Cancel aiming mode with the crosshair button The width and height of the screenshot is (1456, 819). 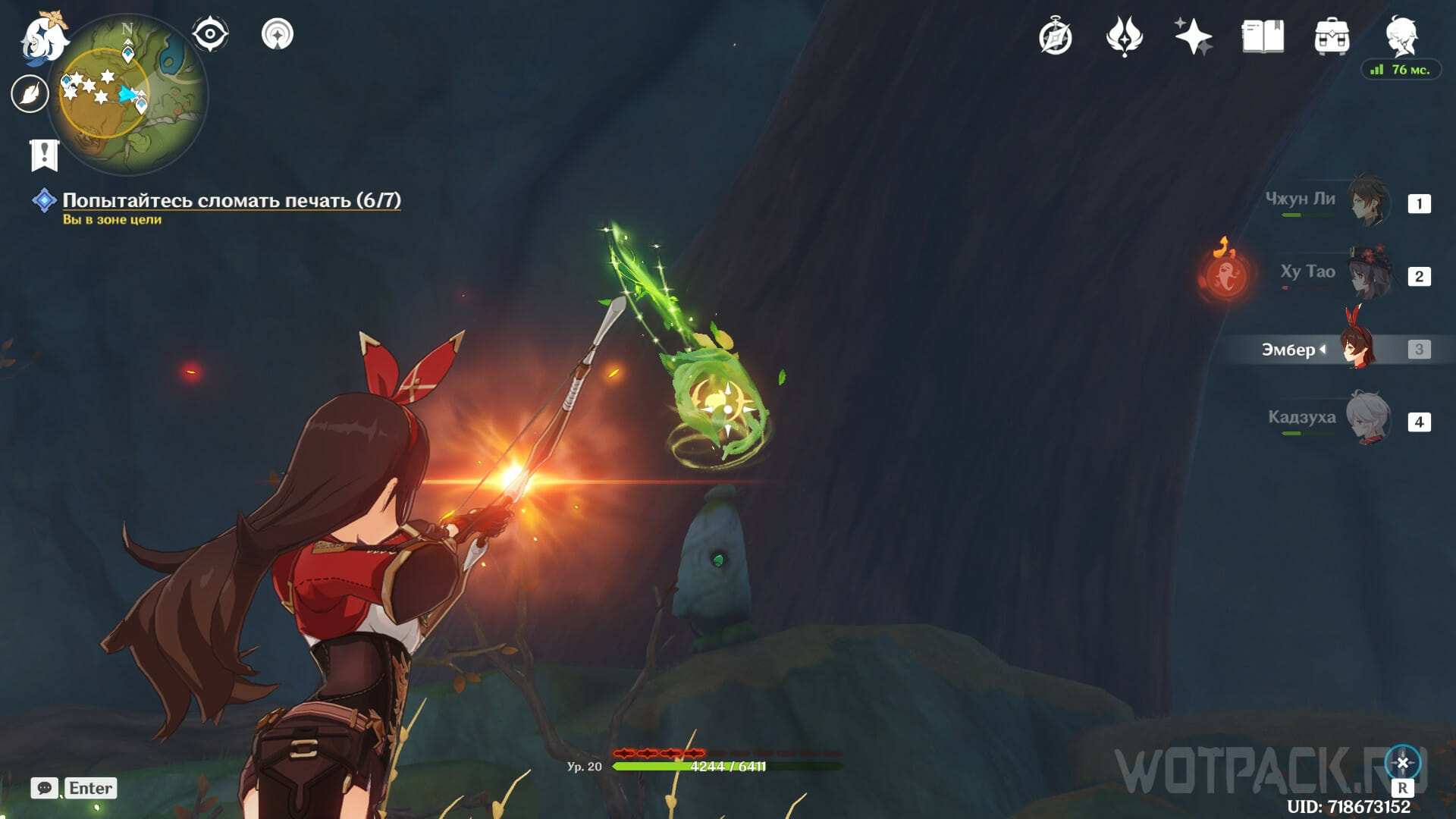tap(1402, 763)
